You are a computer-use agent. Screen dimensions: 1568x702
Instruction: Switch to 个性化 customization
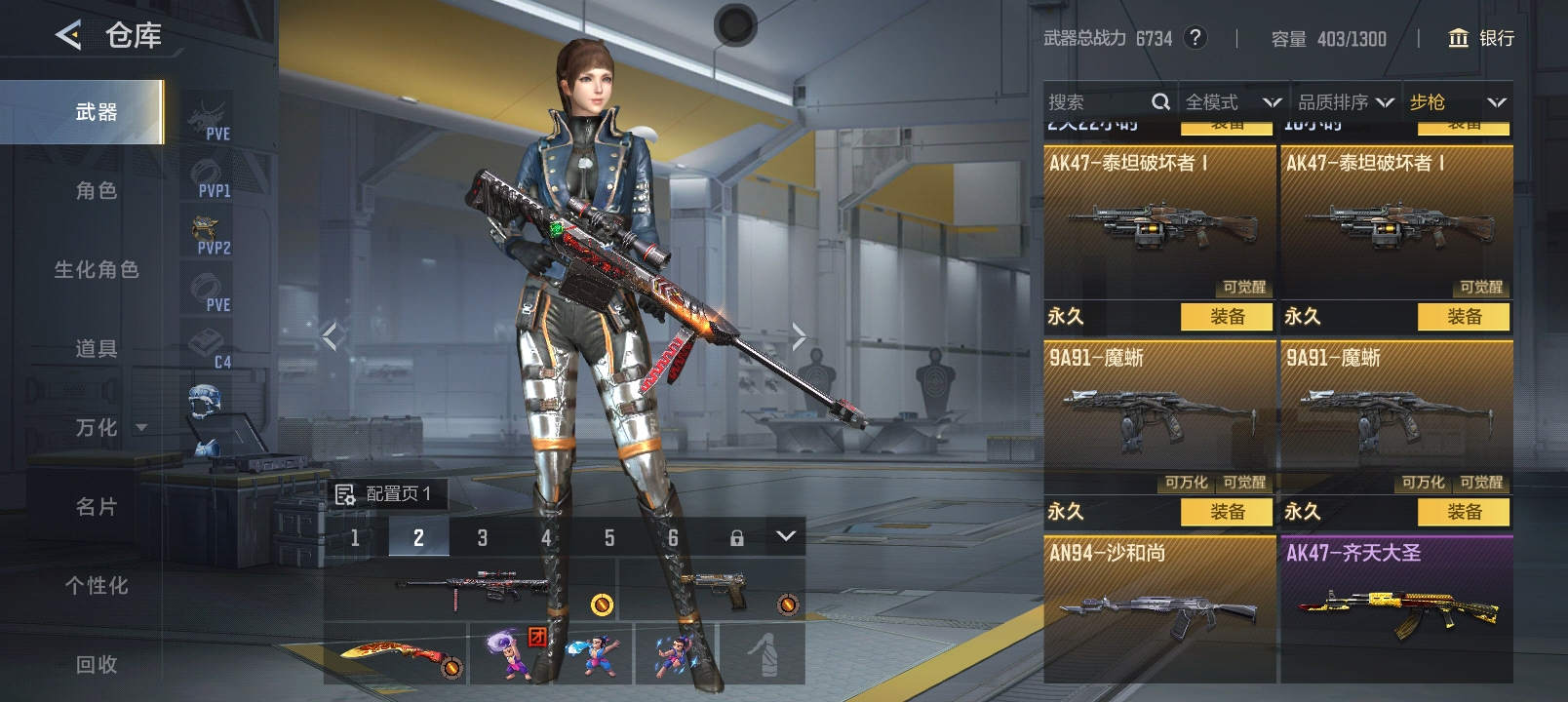[96, 586]
